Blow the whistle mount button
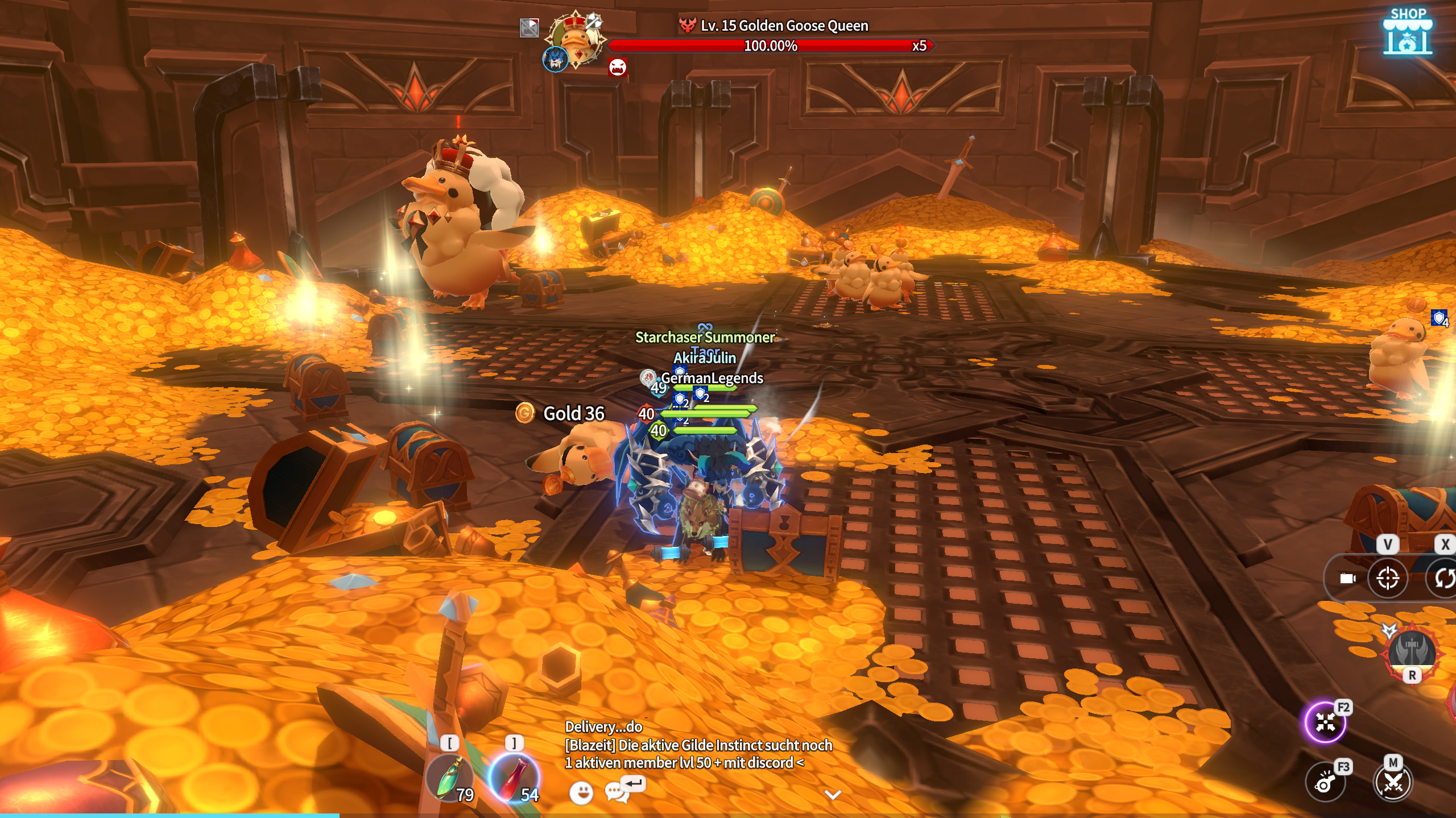The height and width of the screenshot is (818, 1456). pyautogui.click(x=1325, y=783)
